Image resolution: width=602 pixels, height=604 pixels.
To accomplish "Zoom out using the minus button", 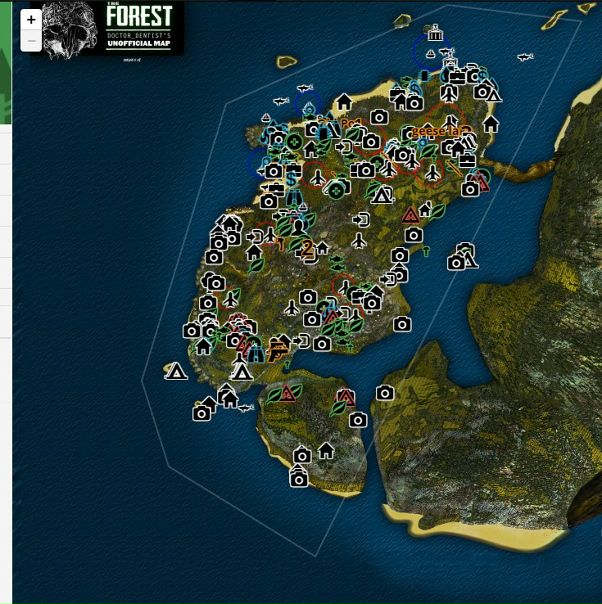I will tap(31, 42).
